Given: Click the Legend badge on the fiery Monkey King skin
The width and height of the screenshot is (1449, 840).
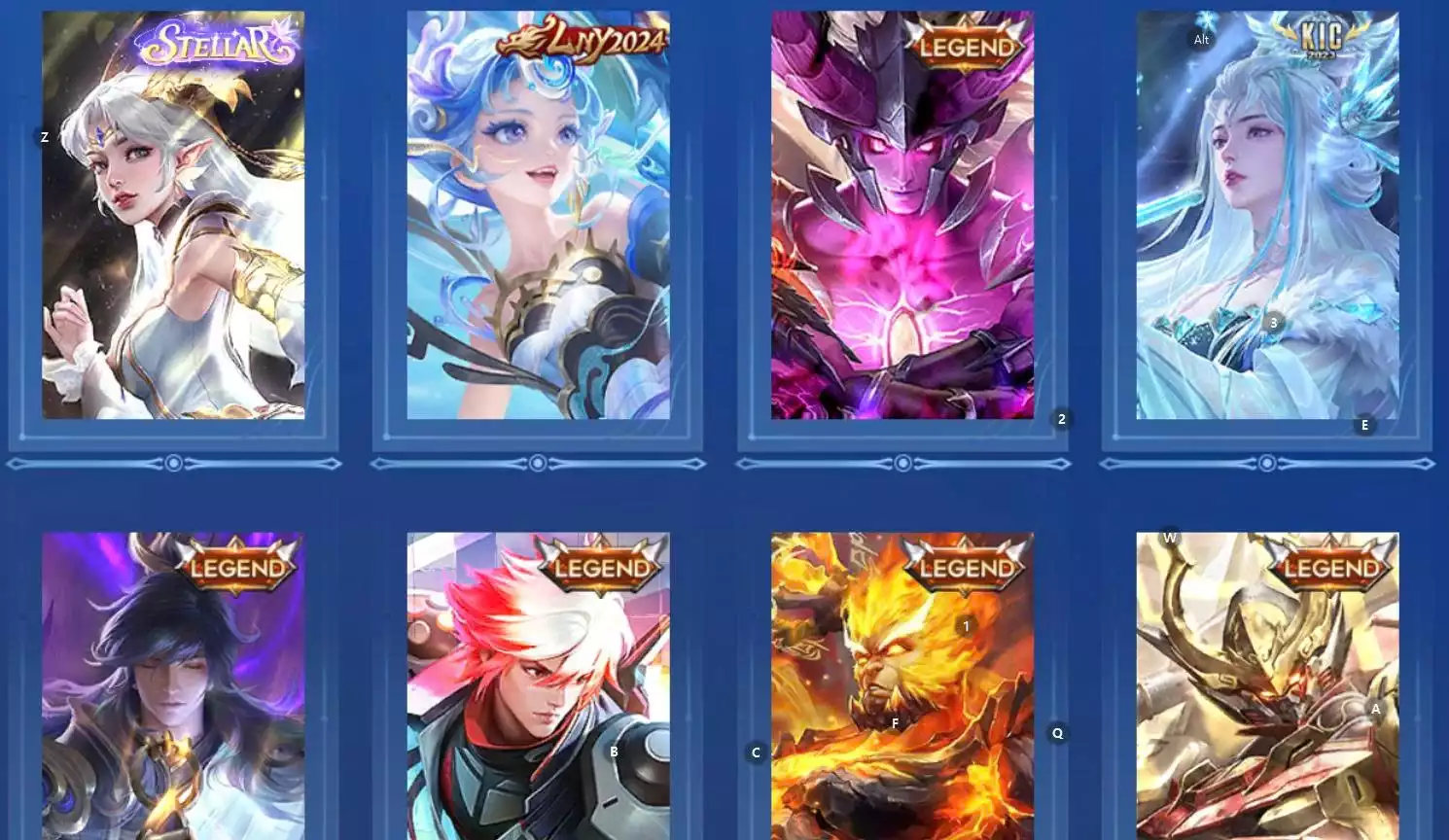Looking at the screenshot, I should (x=967, y=567).
